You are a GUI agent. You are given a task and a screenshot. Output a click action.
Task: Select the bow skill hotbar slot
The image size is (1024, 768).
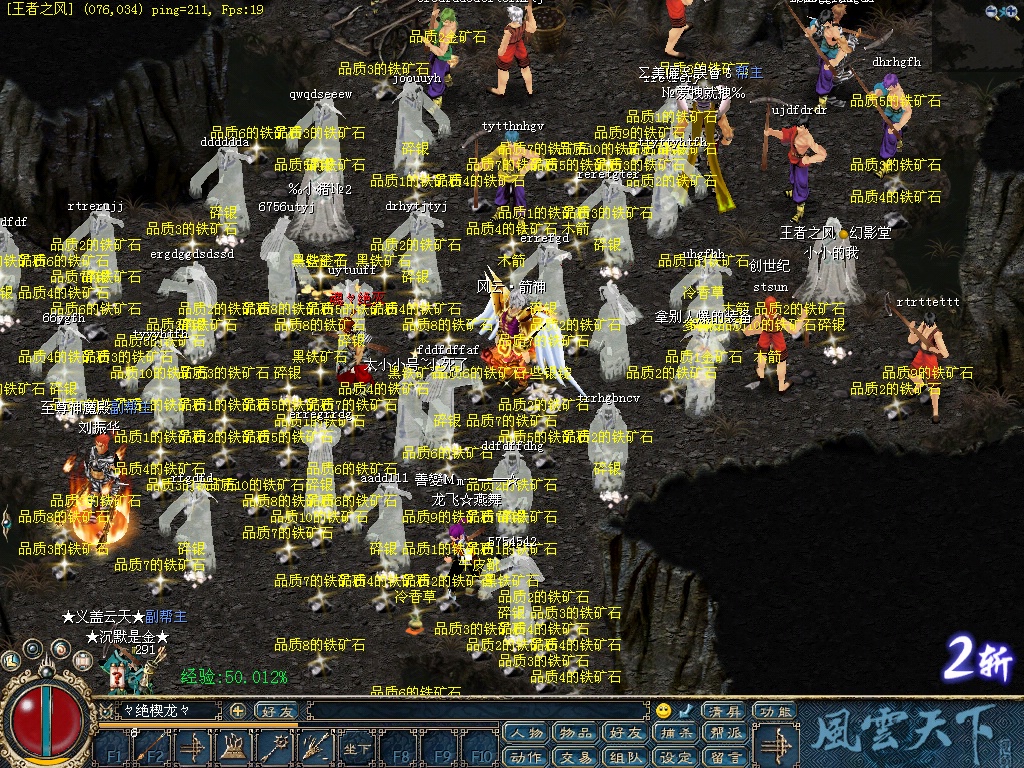pyautogui.click(x=192, y=748)
